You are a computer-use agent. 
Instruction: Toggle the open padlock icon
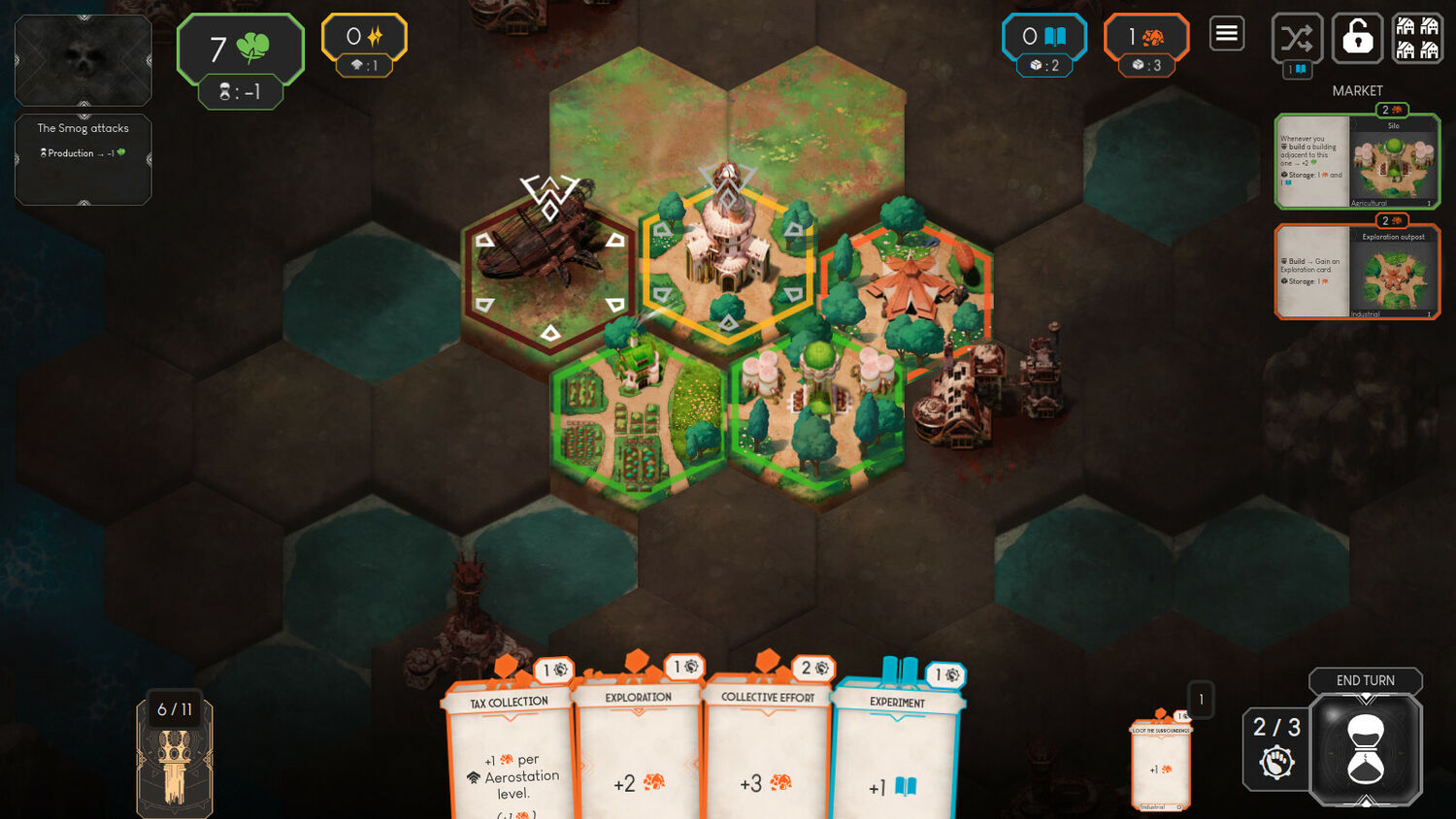[1357, 39]
